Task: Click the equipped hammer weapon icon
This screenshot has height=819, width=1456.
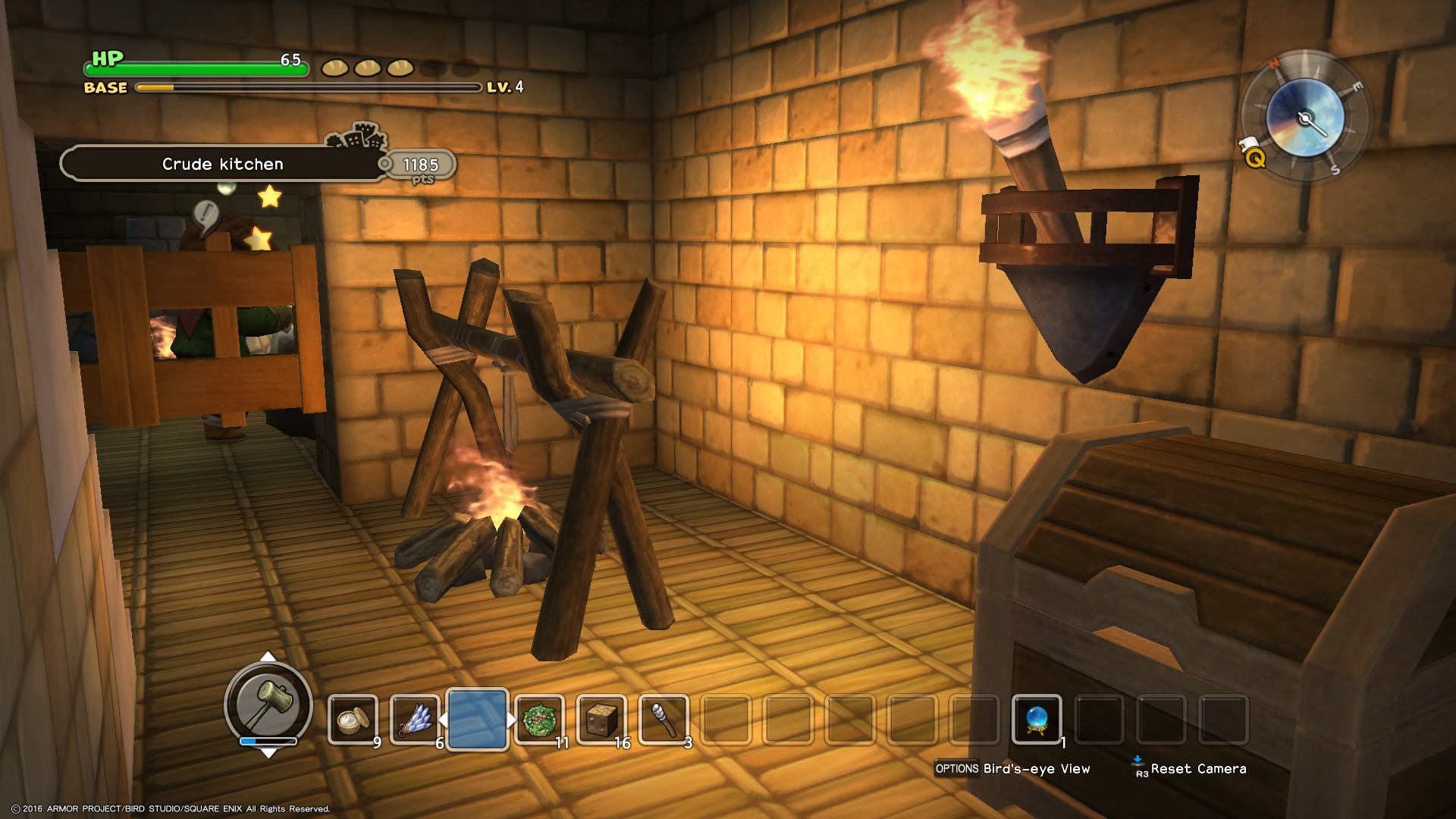Action: 268,703
